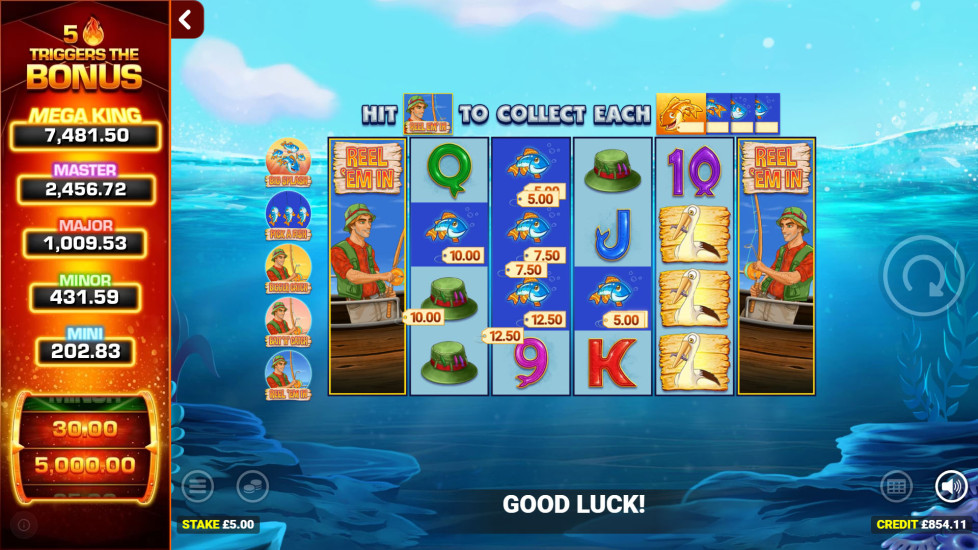Open the coin stake selector

(x=252, y=487)
